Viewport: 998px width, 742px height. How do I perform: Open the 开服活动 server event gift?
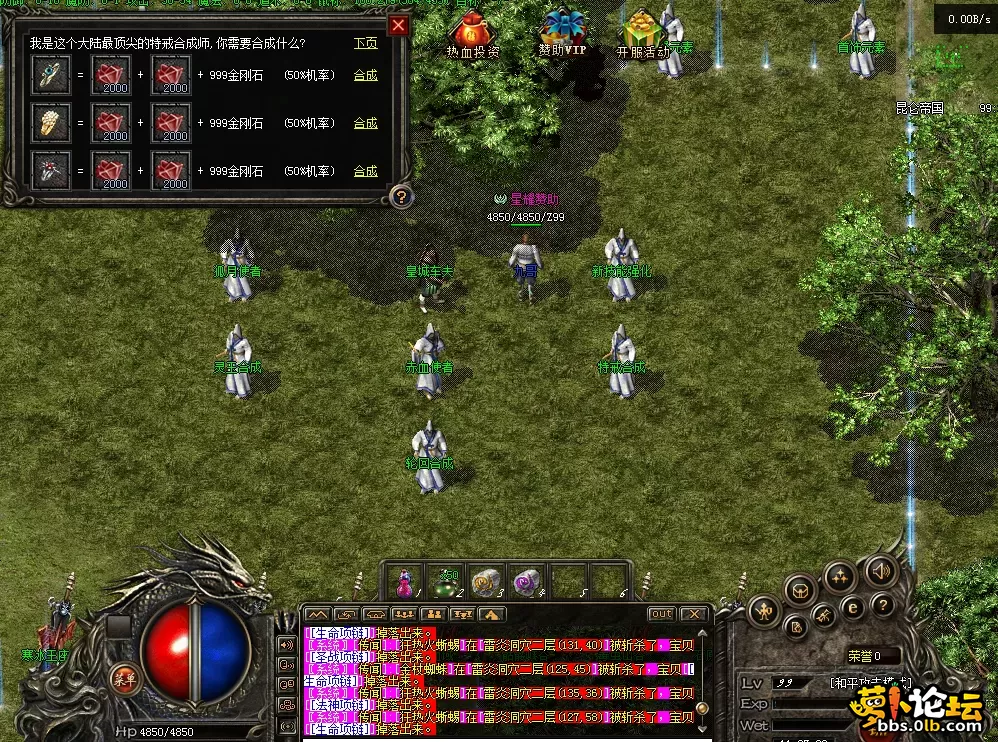(642, 33)
